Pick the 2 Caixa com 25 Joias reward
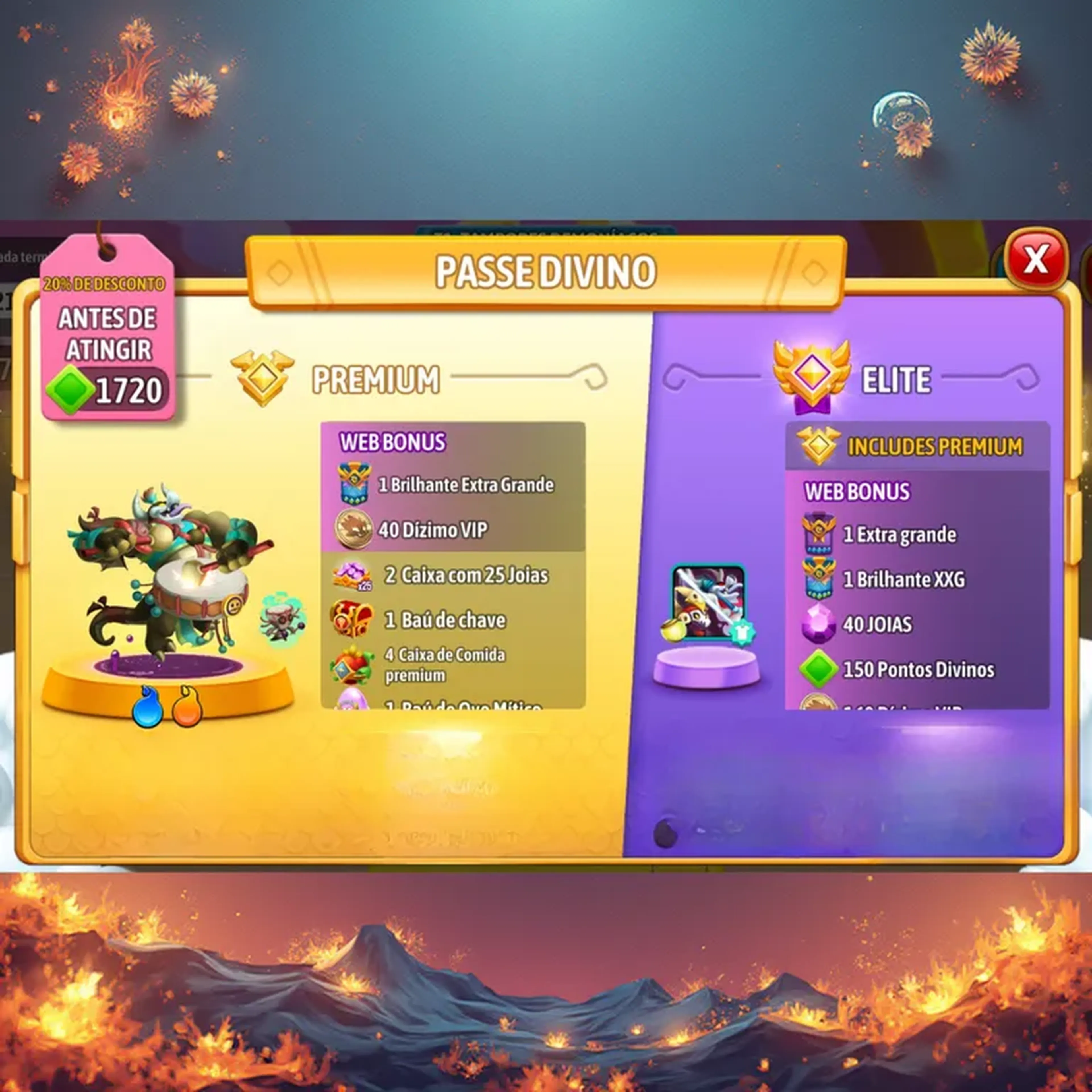1092x1092 pixels. (x=452, y=575)
